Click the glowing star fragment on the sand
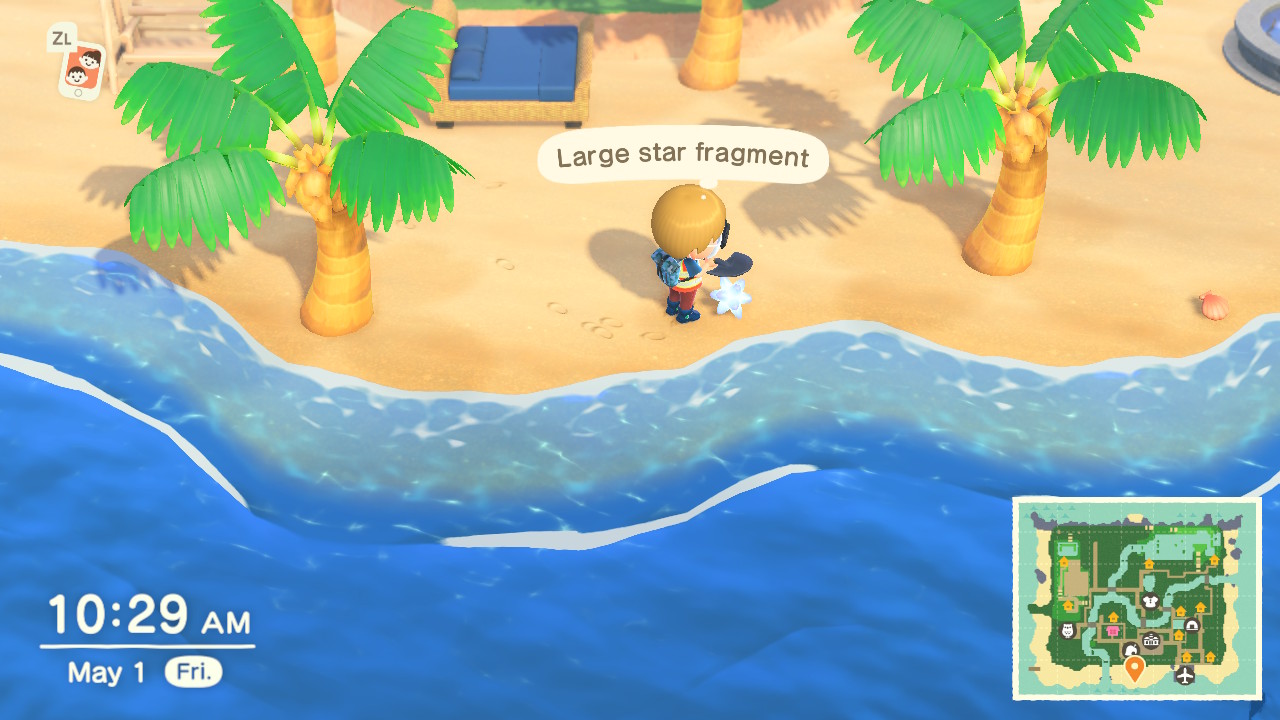Screen dimensions: 1280x720 click(x=732, y=297)
